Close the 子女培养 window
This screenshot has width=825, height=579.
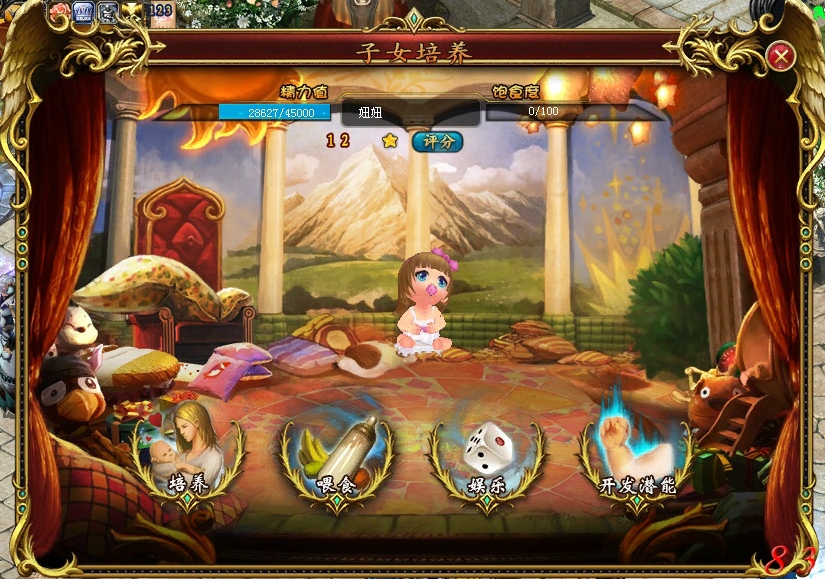(x=780, y=56)
